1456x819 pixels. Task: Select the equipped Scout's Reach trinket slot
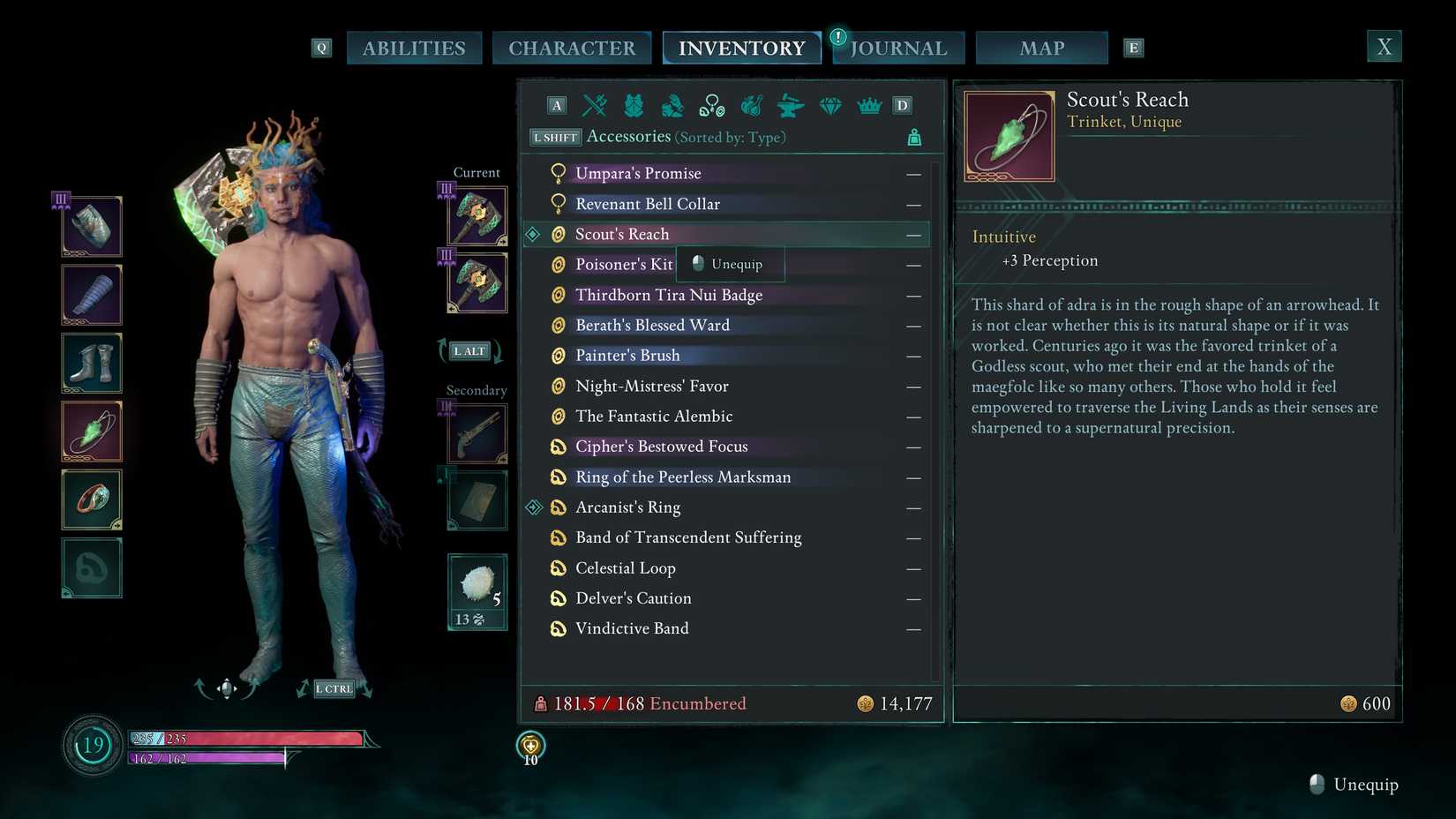pyautogui.click(x=92, y=432)
